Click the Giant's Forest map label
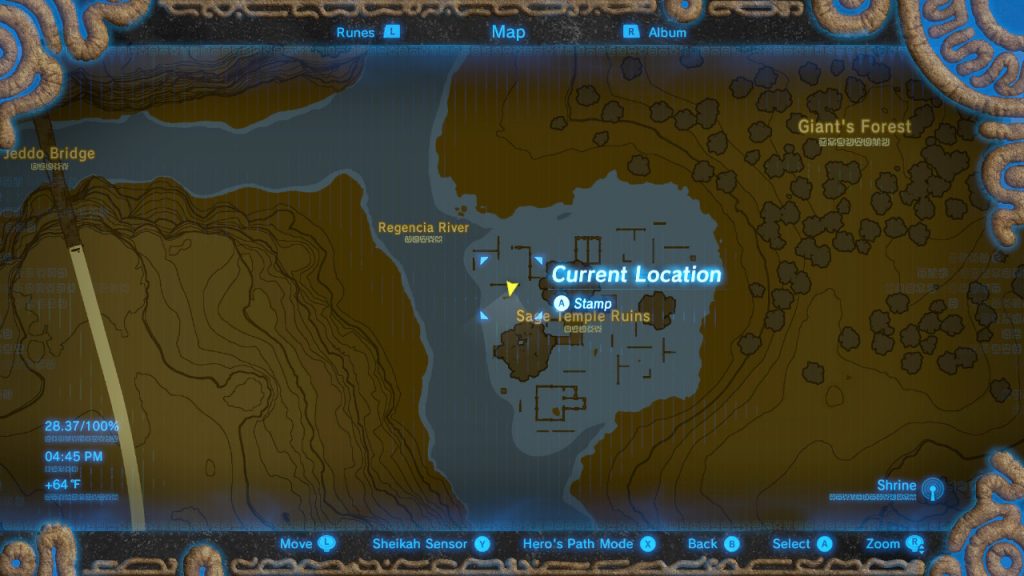The width and height of the screenshot is (1024, 576). 854,127
